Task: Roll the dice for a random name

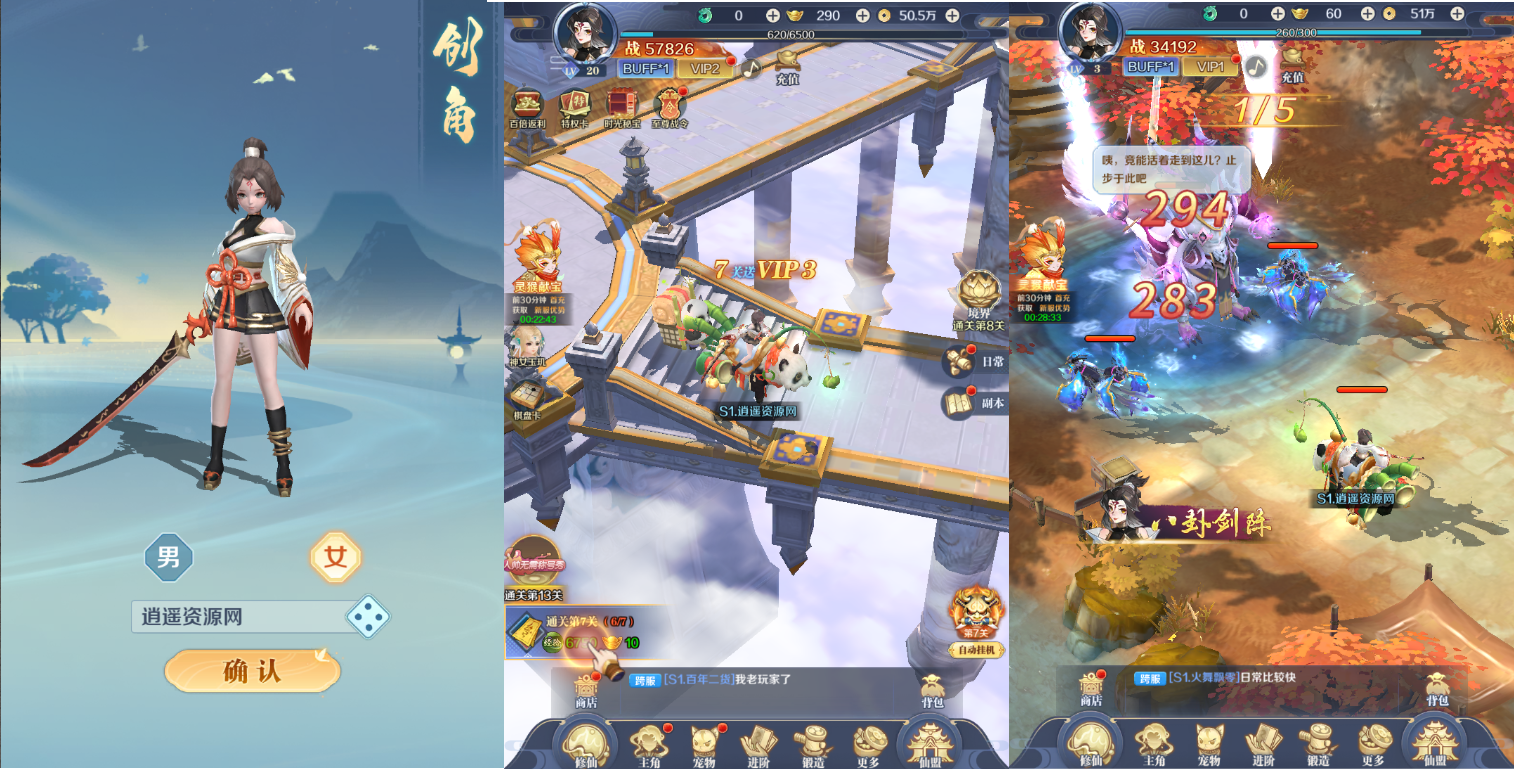Action: pos(367,617)
